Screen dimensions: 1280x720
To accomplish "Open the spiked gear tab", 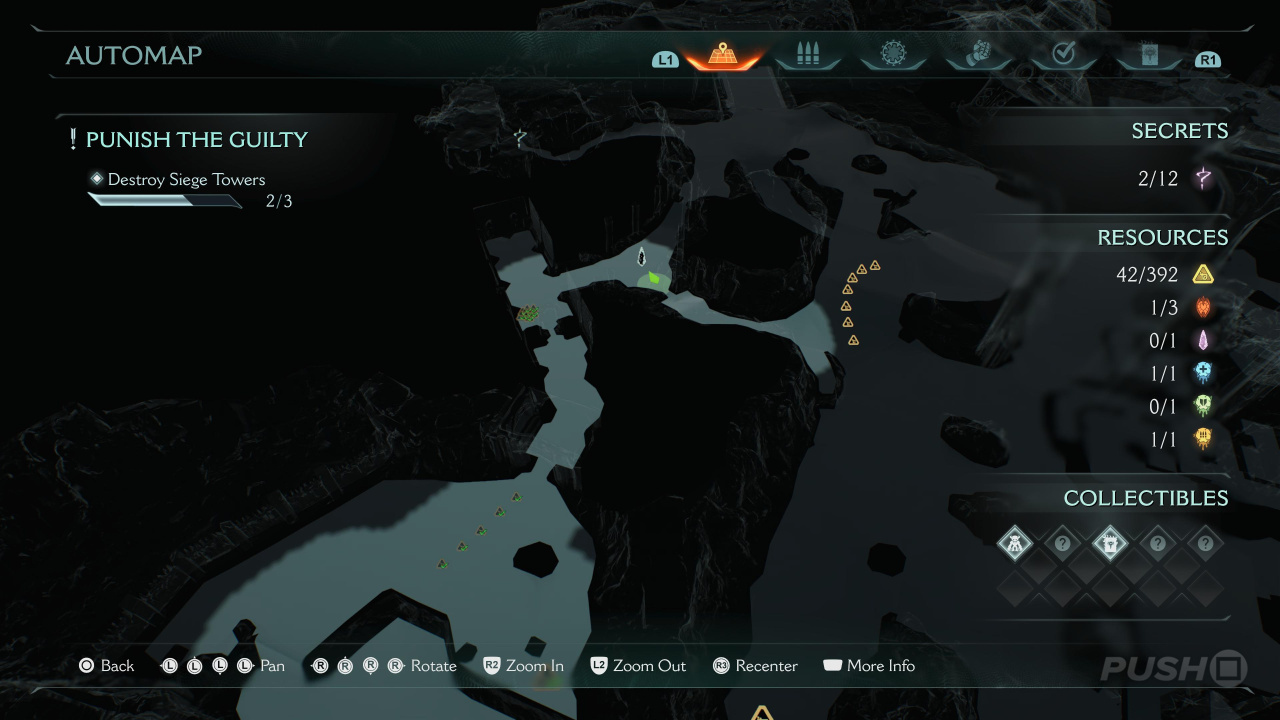I will [892, 54].
